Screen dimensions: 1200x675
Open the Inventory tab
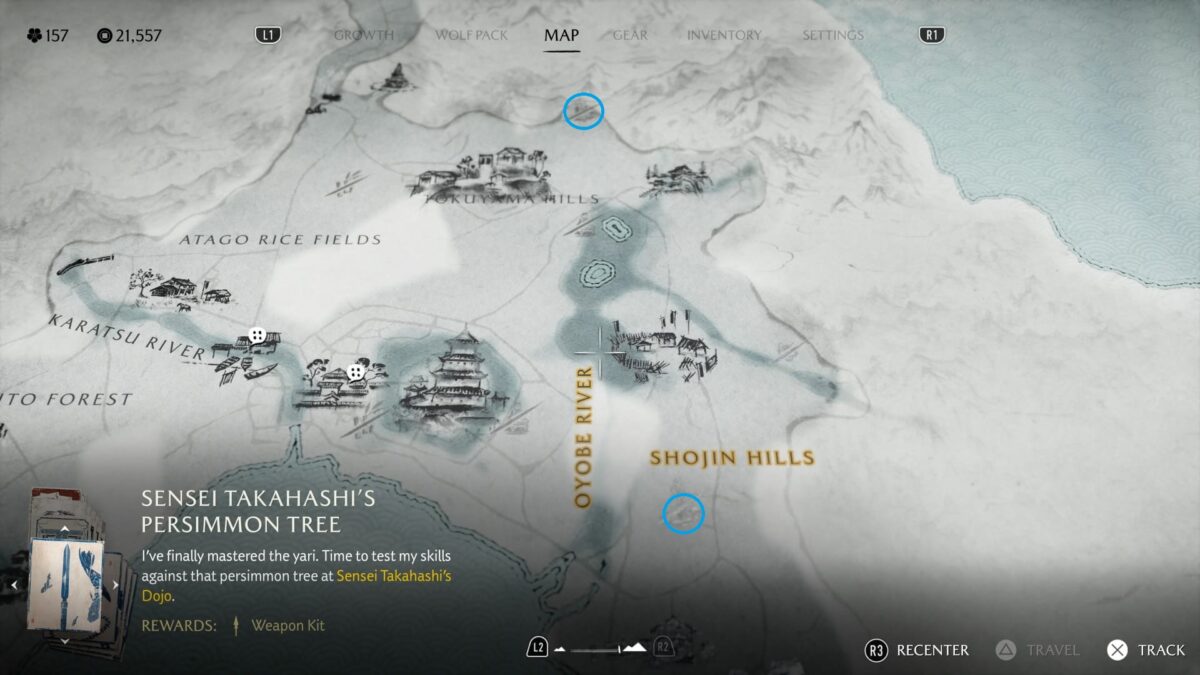[724, 35]
